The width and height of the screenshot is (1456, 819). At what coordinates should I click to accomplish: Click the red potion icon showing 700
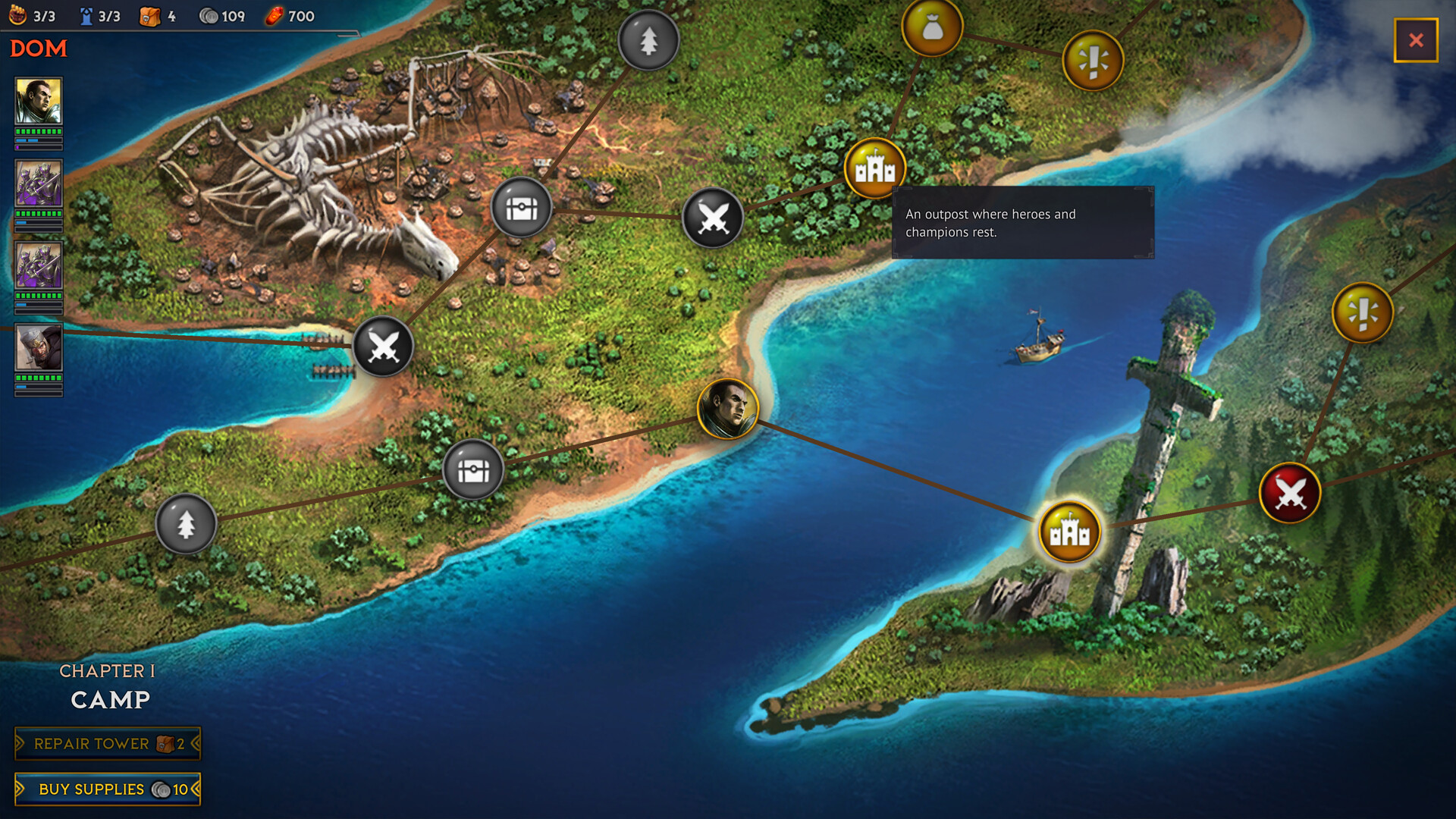(274, 15)
